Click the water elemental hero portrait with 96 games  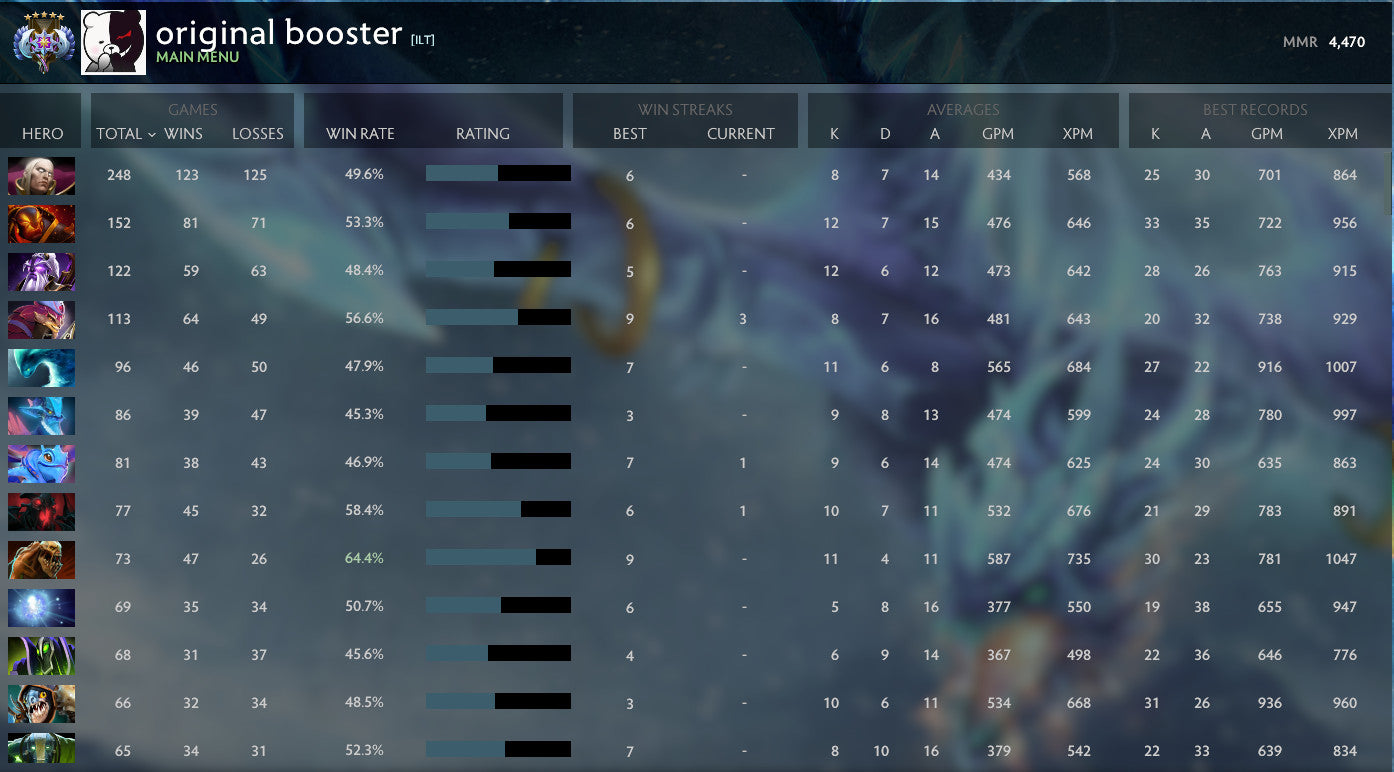coord(41,367)
